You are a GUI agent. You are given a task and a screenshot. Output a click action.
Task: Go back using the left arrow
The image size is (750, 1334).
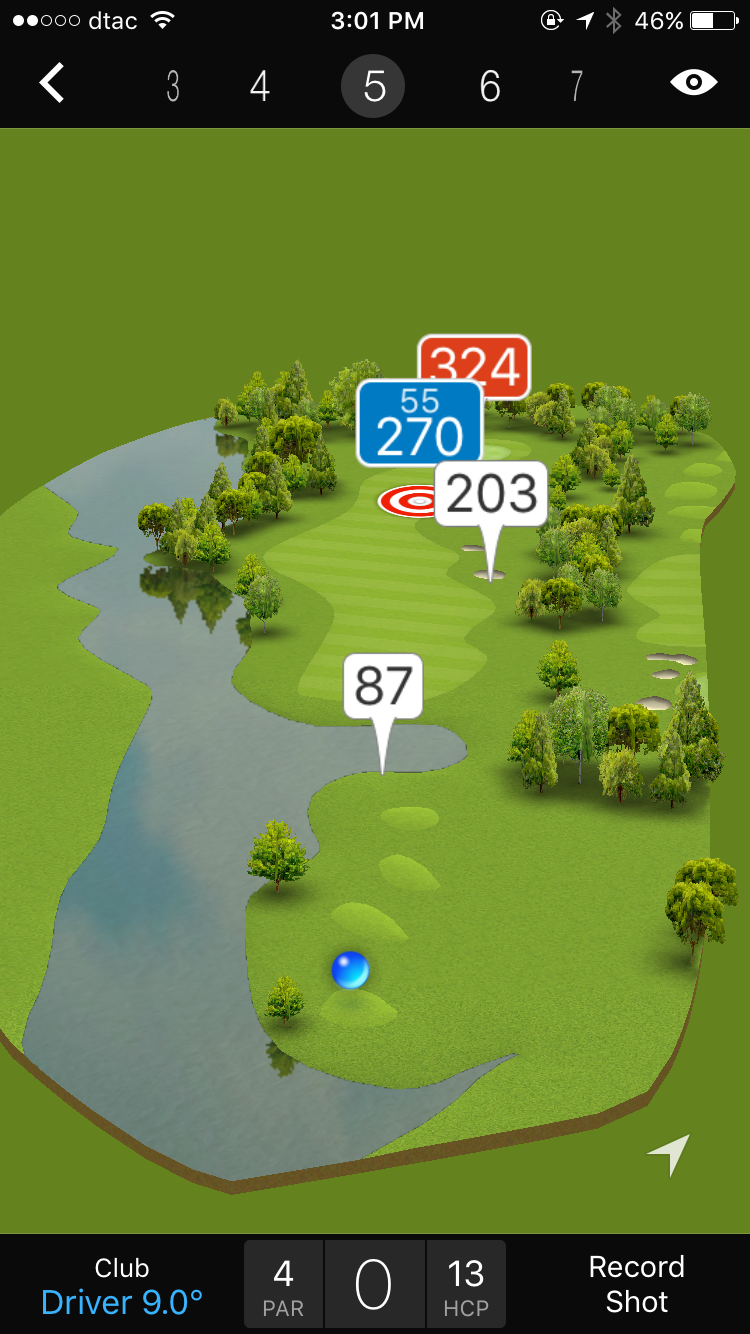tap(53, 84)
